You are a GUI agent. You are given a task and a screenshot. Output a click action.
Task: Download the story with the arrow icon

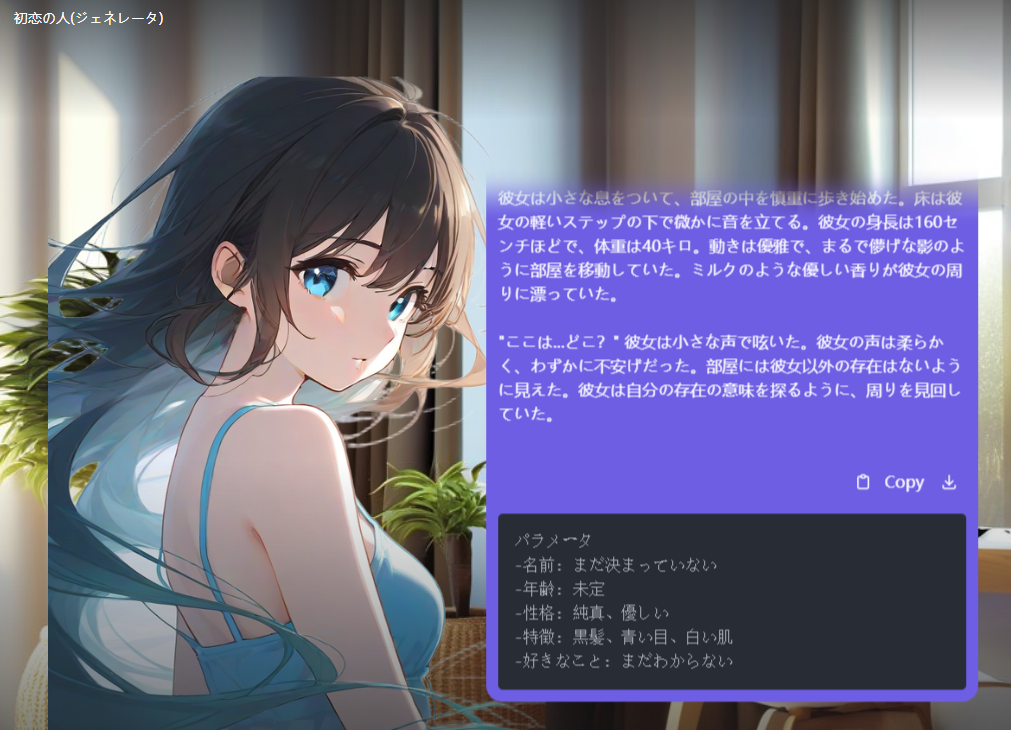(949, 482)
